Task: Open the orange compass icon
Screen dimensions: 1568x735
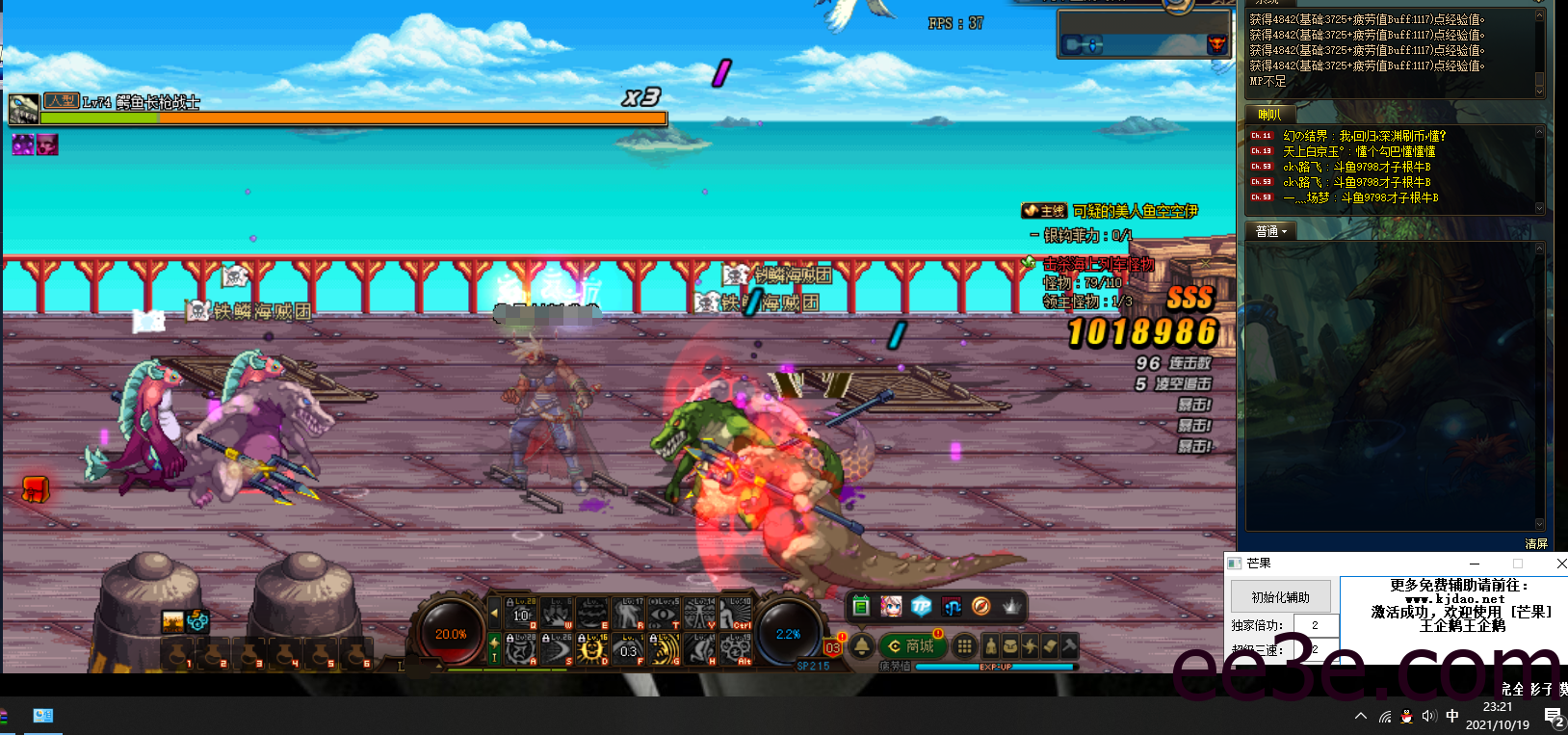Action: coord(981,606)
